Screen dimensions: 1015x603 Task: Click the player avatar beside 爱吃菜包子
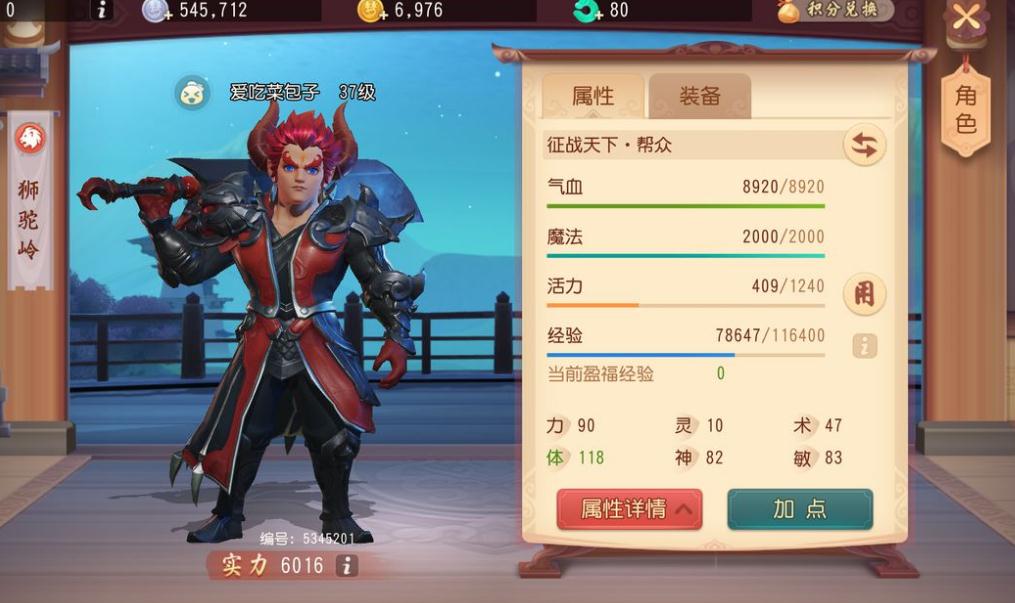click(192, 93)
